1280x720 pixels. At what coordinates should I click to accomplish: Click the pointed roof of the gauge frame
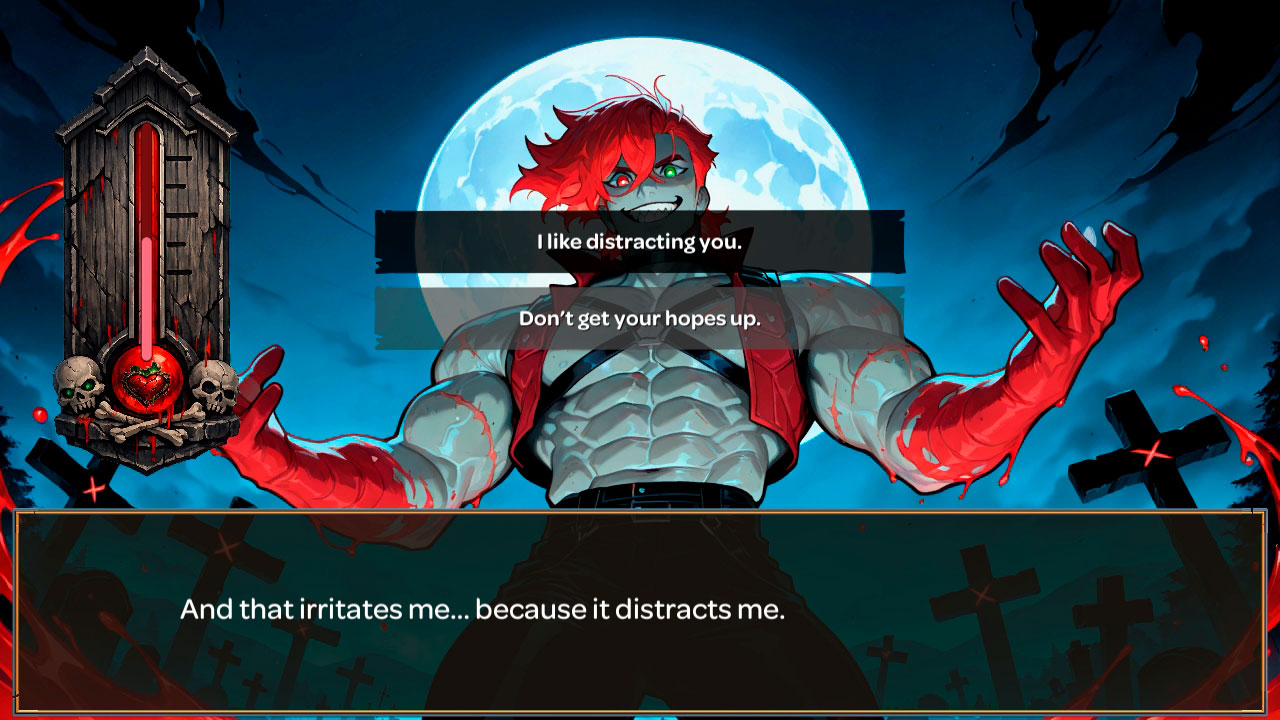(x=148, y=70)
